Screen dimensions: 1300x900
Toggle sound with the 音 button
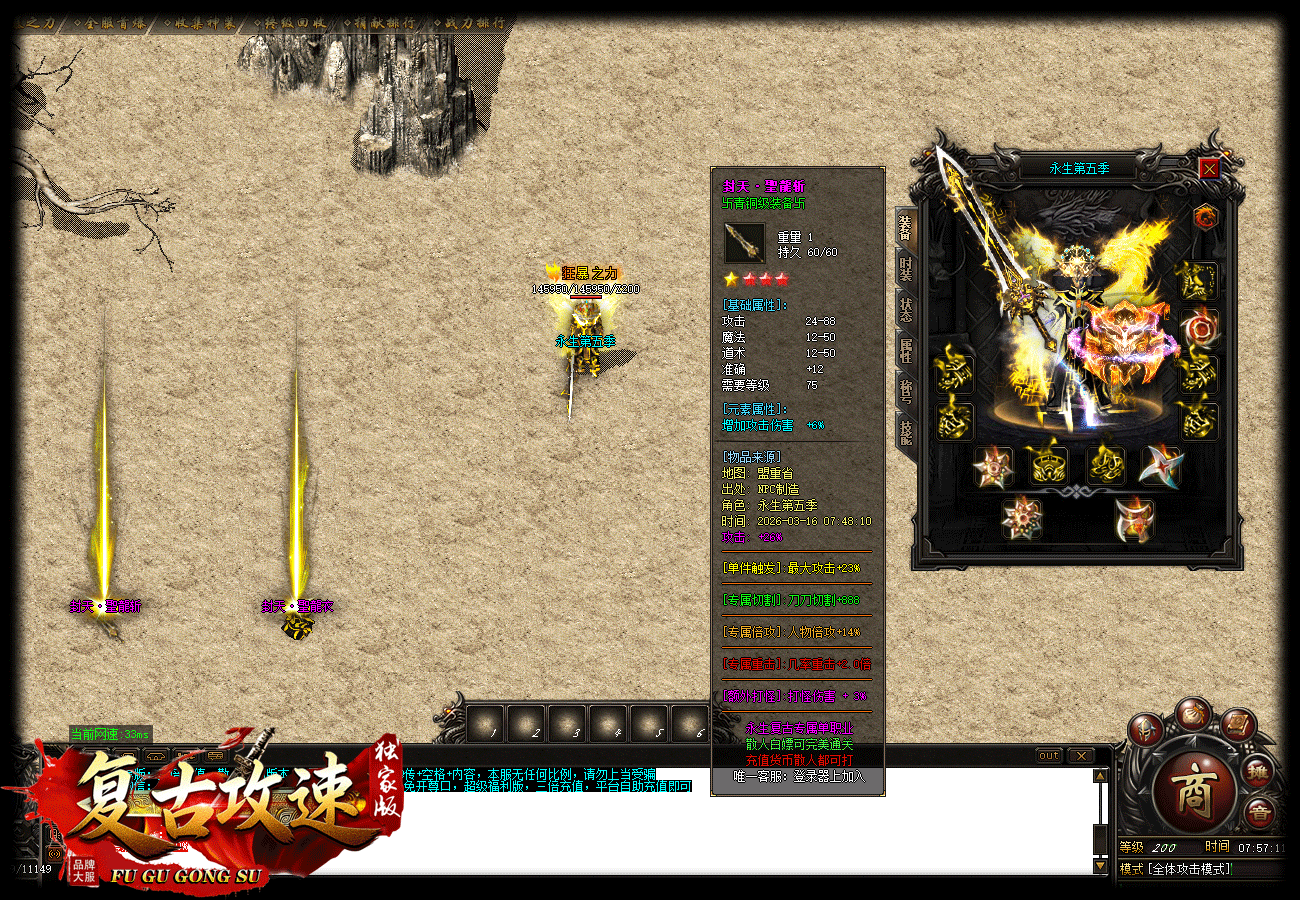pos(1259,814)
